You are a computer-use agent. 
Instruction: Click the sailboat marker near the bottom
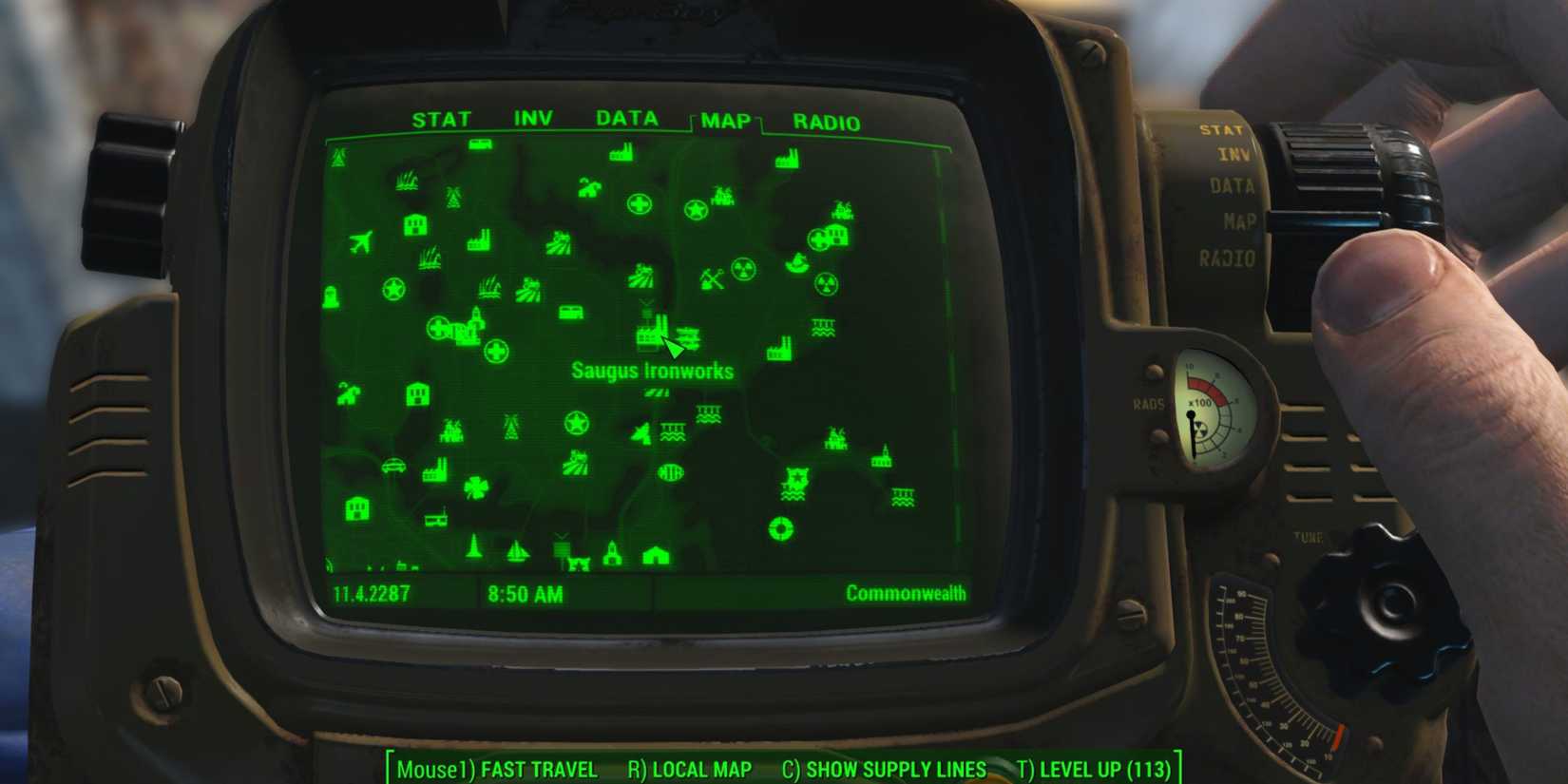pos(517,552)
